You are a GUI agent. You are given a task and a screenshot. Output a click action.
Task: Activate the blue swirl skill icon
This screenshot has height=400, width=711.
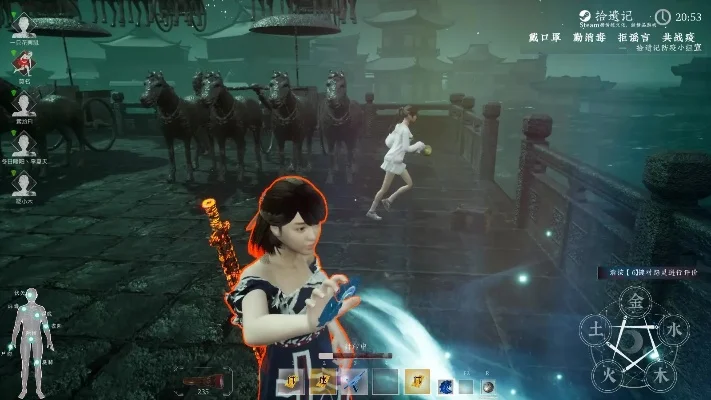tap(444, 385)
